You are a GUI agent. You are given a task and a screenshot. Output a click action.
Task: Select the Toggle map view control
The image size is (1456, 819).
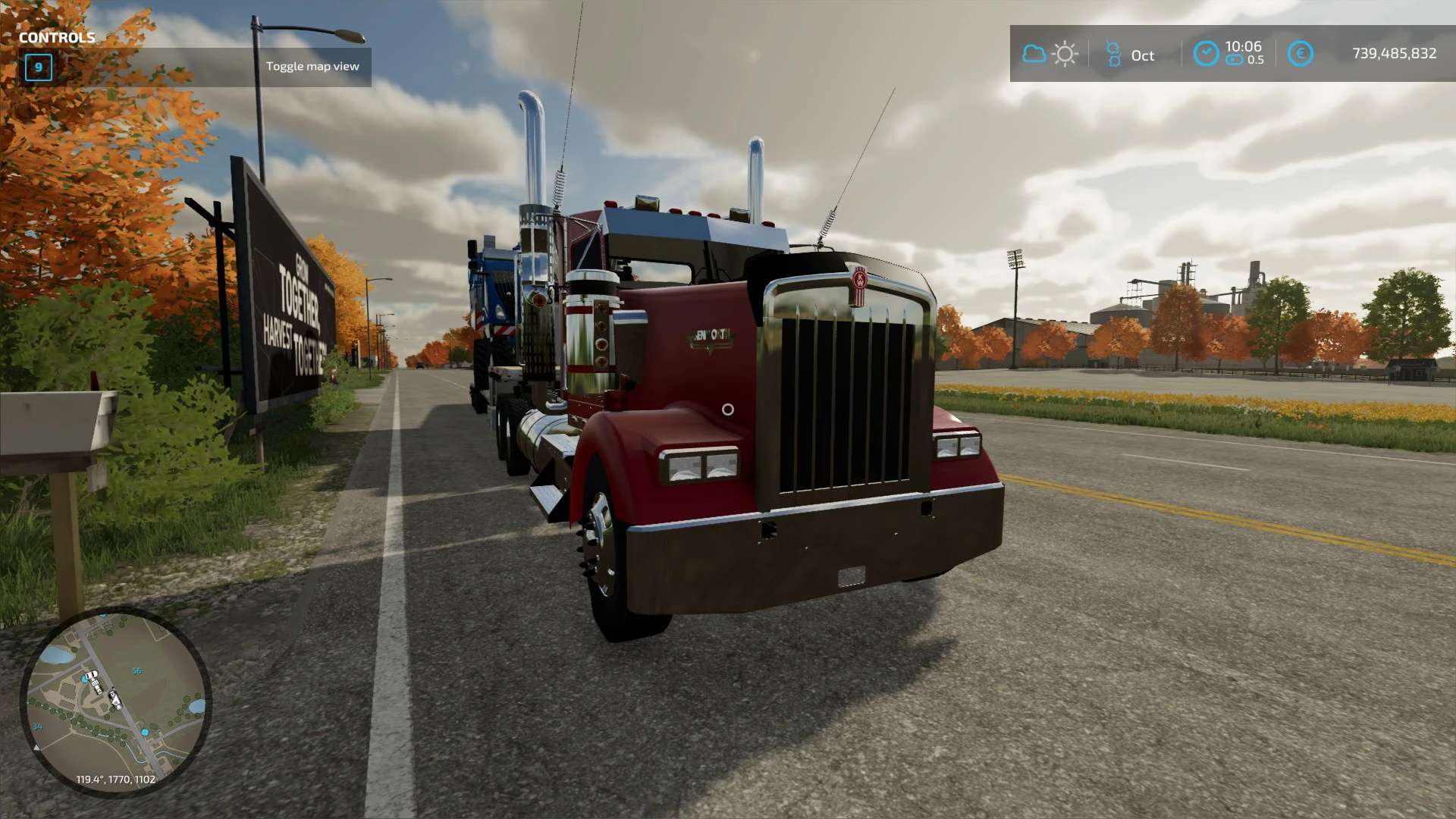312,67
